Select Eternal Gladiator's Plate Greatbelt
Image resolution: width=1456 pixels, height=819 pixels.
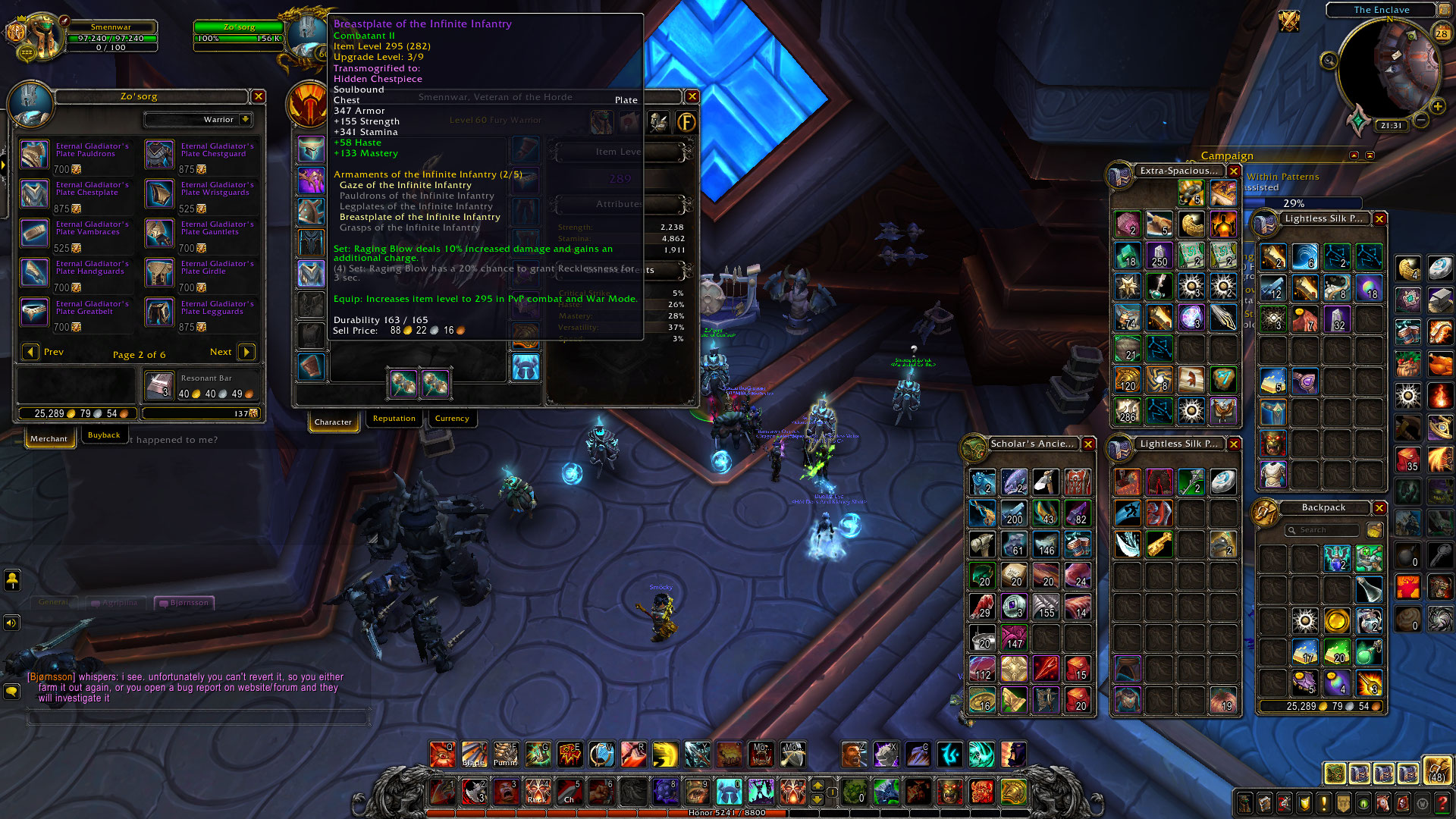point(34,312)
